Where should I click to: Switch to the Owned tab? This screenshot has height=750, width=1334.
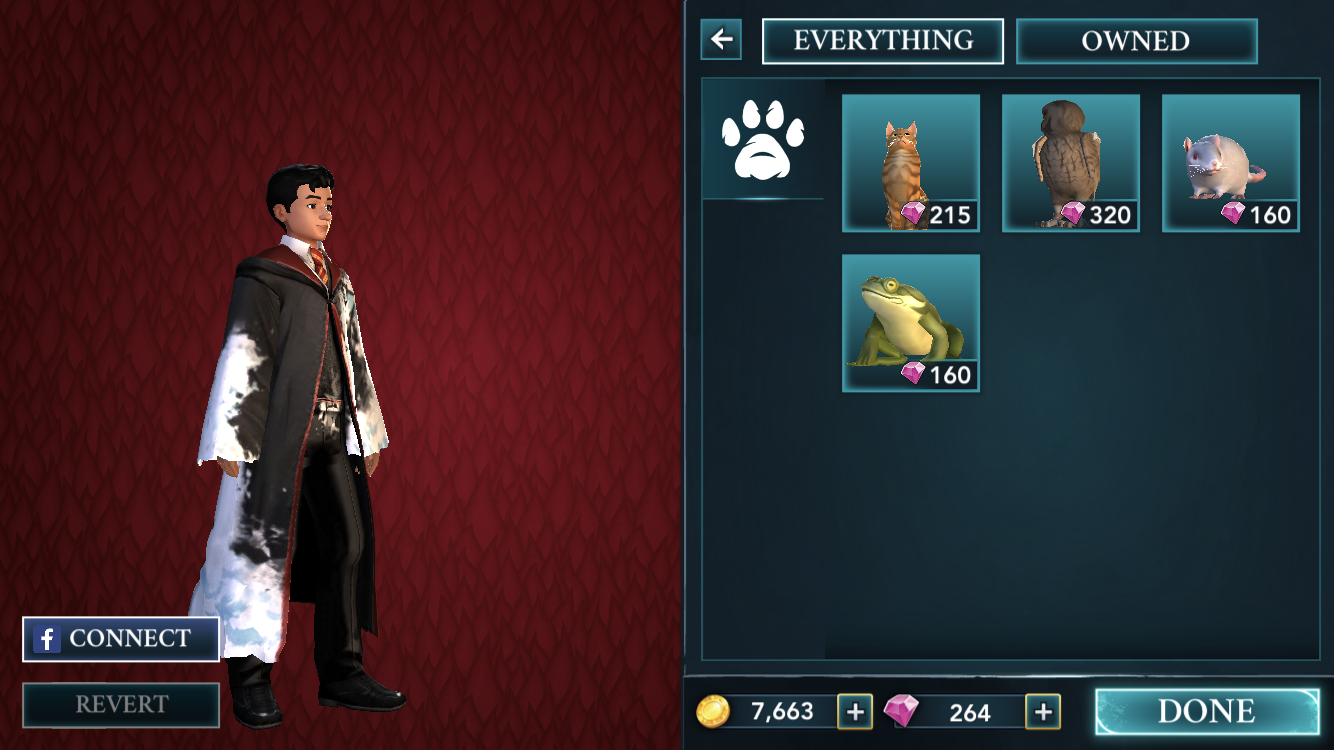pyautogui.click(x=1136, y=41)
